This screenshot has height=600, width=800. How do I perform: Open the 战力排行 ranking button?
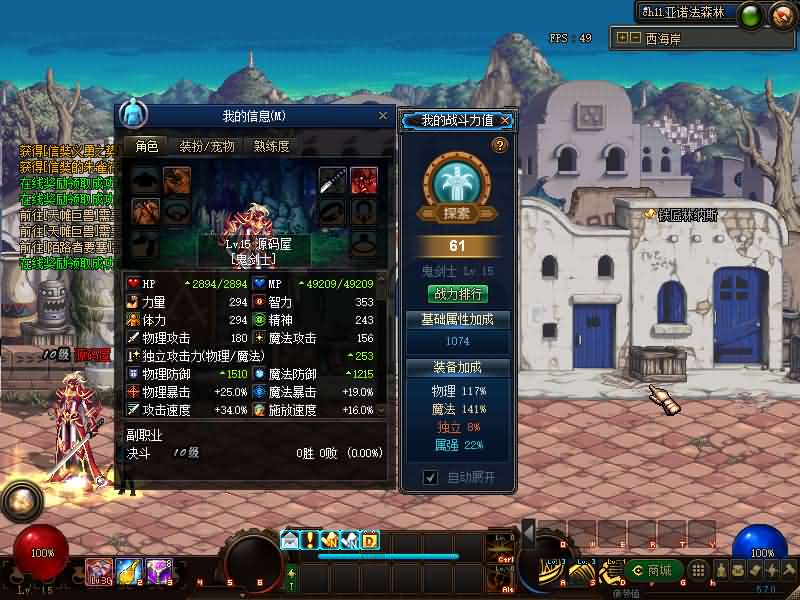(458, 294)
